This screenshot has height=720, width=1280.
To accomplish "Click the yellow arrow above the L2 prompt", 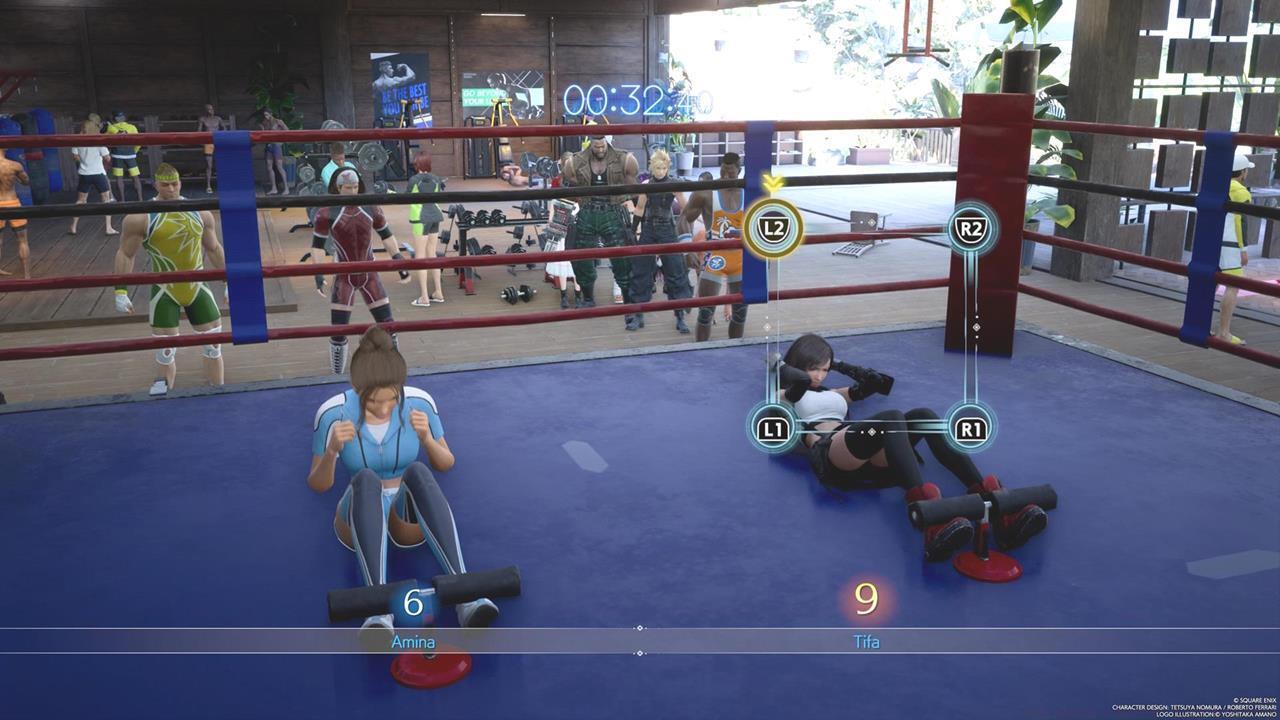I will pos(770,185).
